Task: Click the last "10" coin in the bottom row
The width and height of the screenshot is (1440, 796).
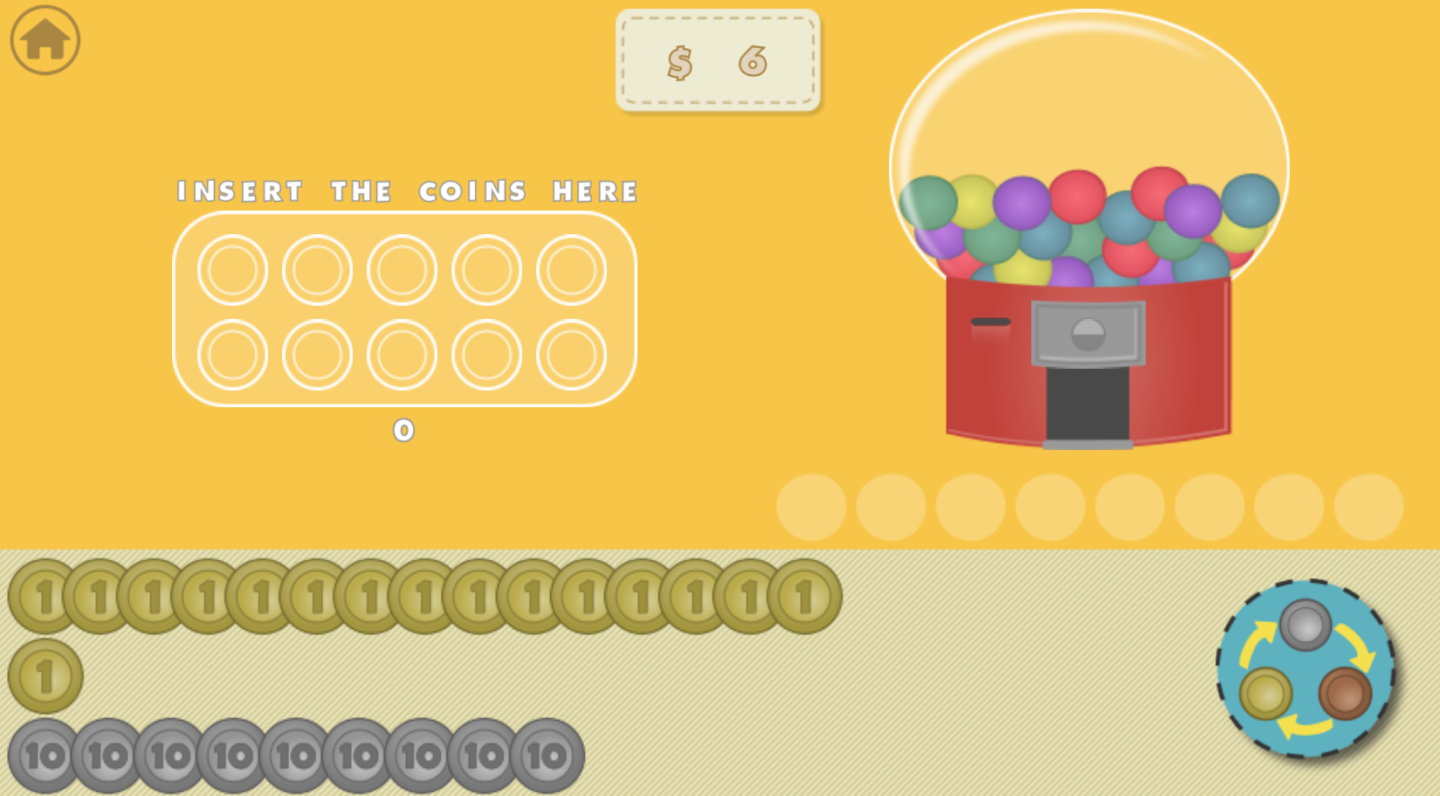Action: (x=547, y=757)
